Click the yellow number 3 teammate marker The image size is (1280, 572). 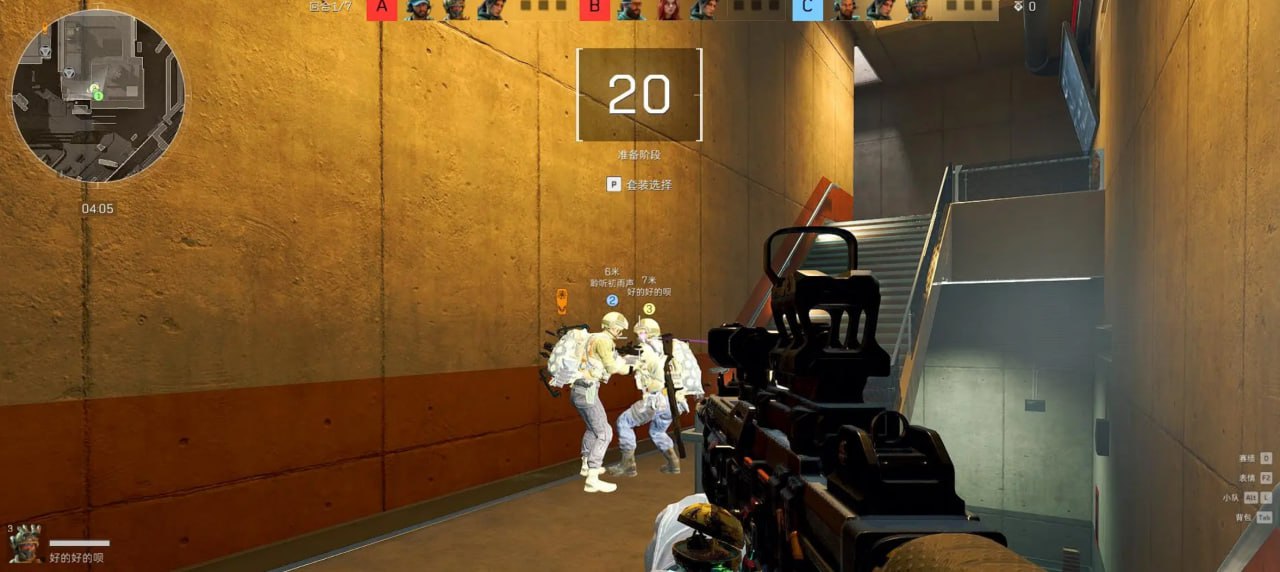[x=649, y=309]
